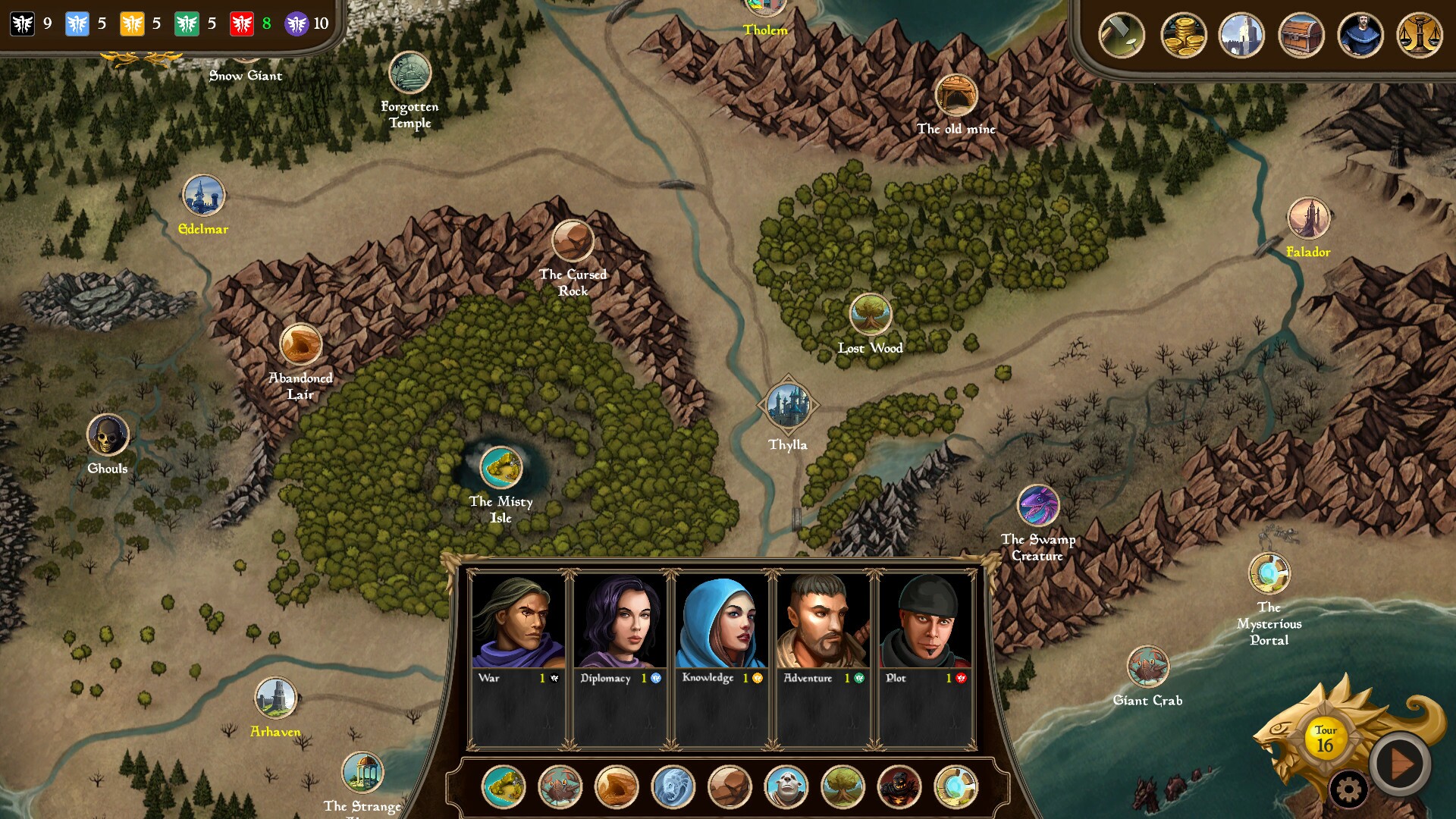Open the blue-robed man character menu
Viewport: 1456px width, 819px height.
(1360, 36)
